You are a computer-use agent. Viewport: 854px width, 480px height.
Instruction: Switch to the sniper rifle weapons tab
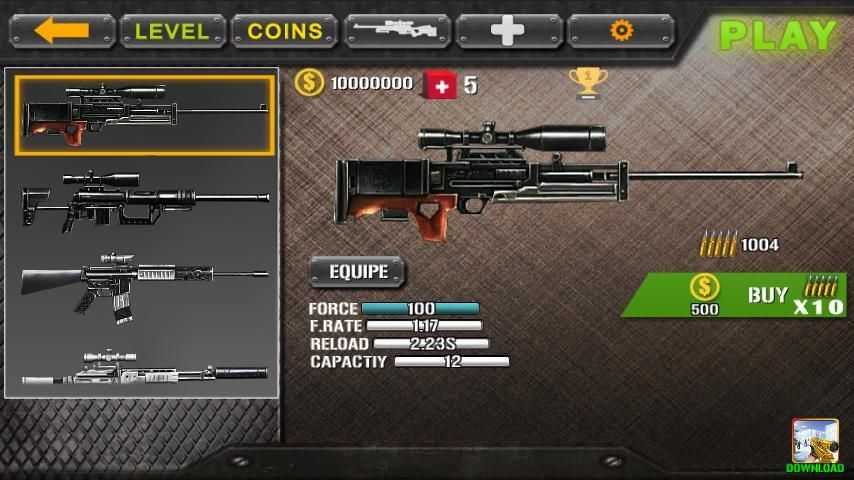(x=396, y=31)
